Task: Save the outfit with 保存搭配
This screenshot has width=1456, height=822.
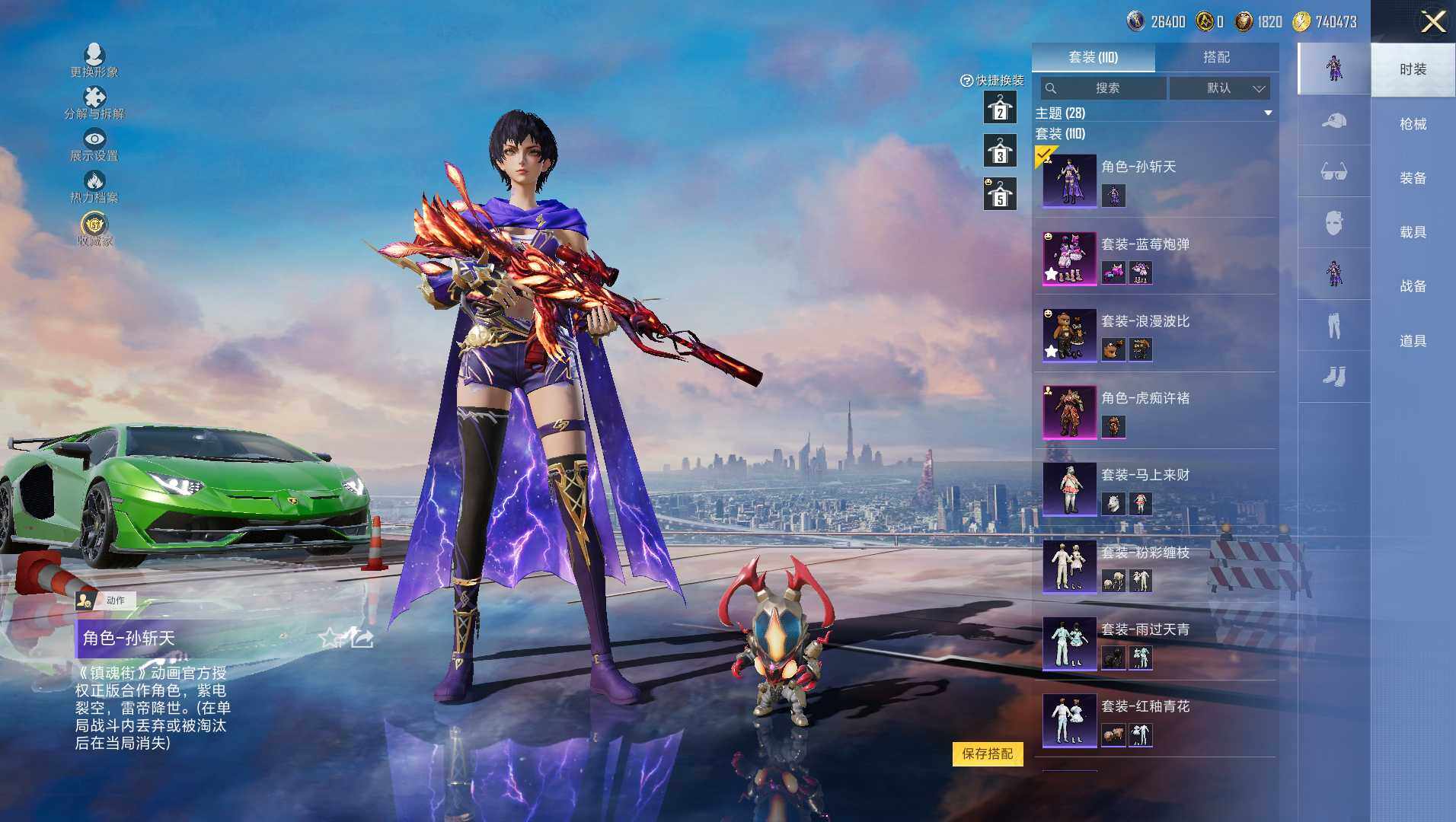Action: point(987,753)
